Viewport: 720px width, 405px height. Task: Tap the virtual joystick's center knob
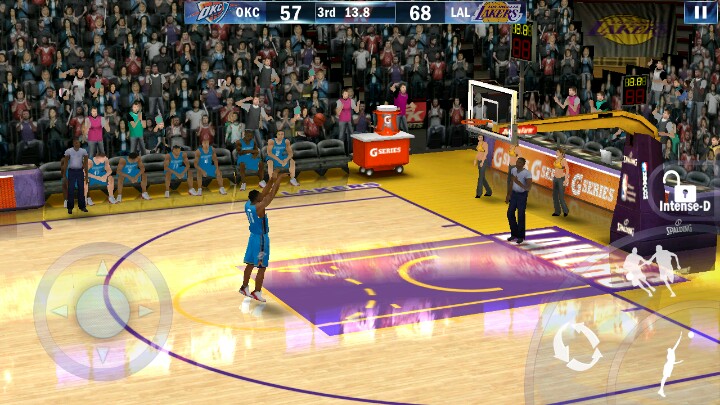102,311
